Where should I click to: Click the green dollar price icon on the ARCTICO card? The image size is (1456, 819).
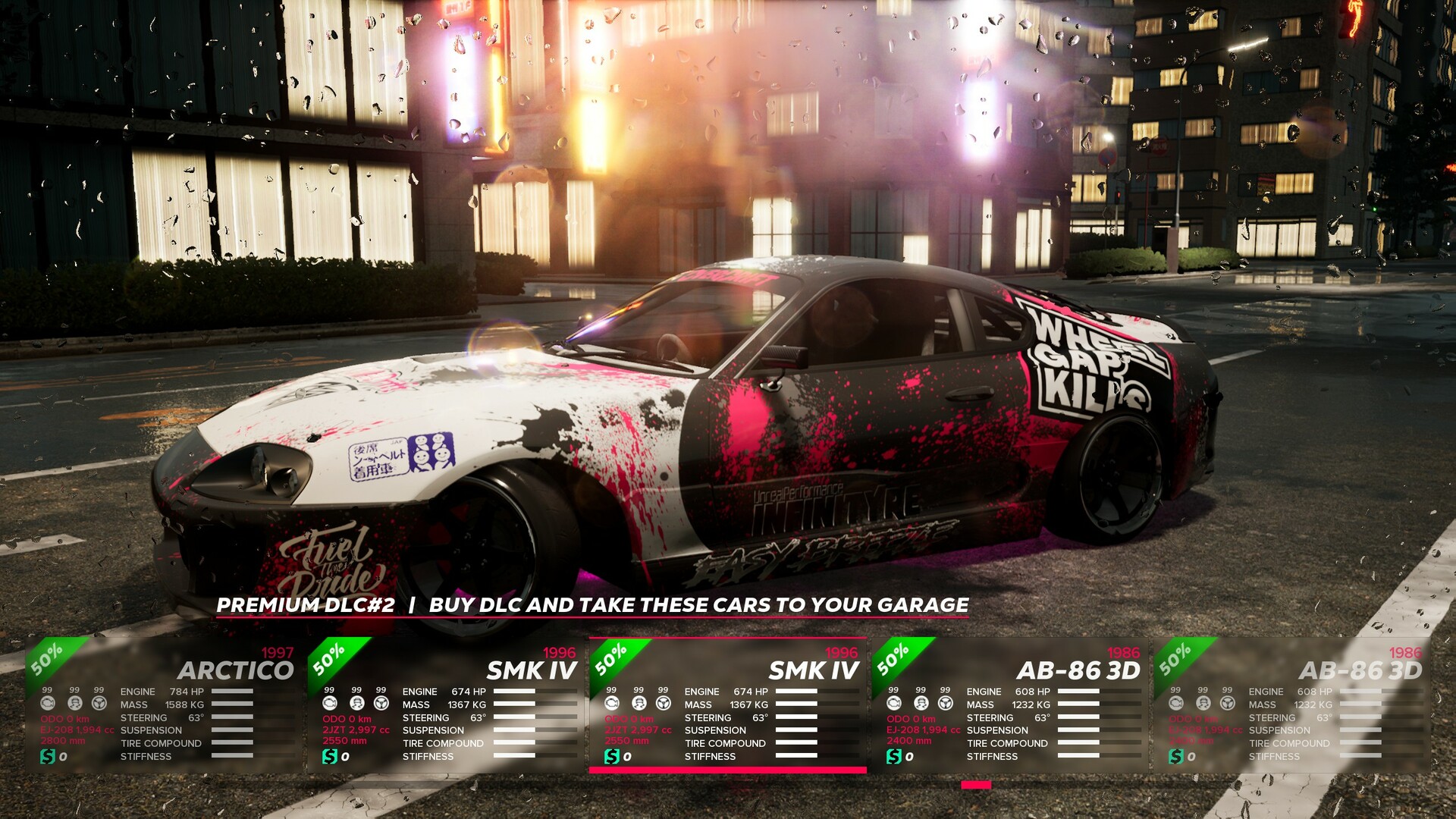[48, 755]
